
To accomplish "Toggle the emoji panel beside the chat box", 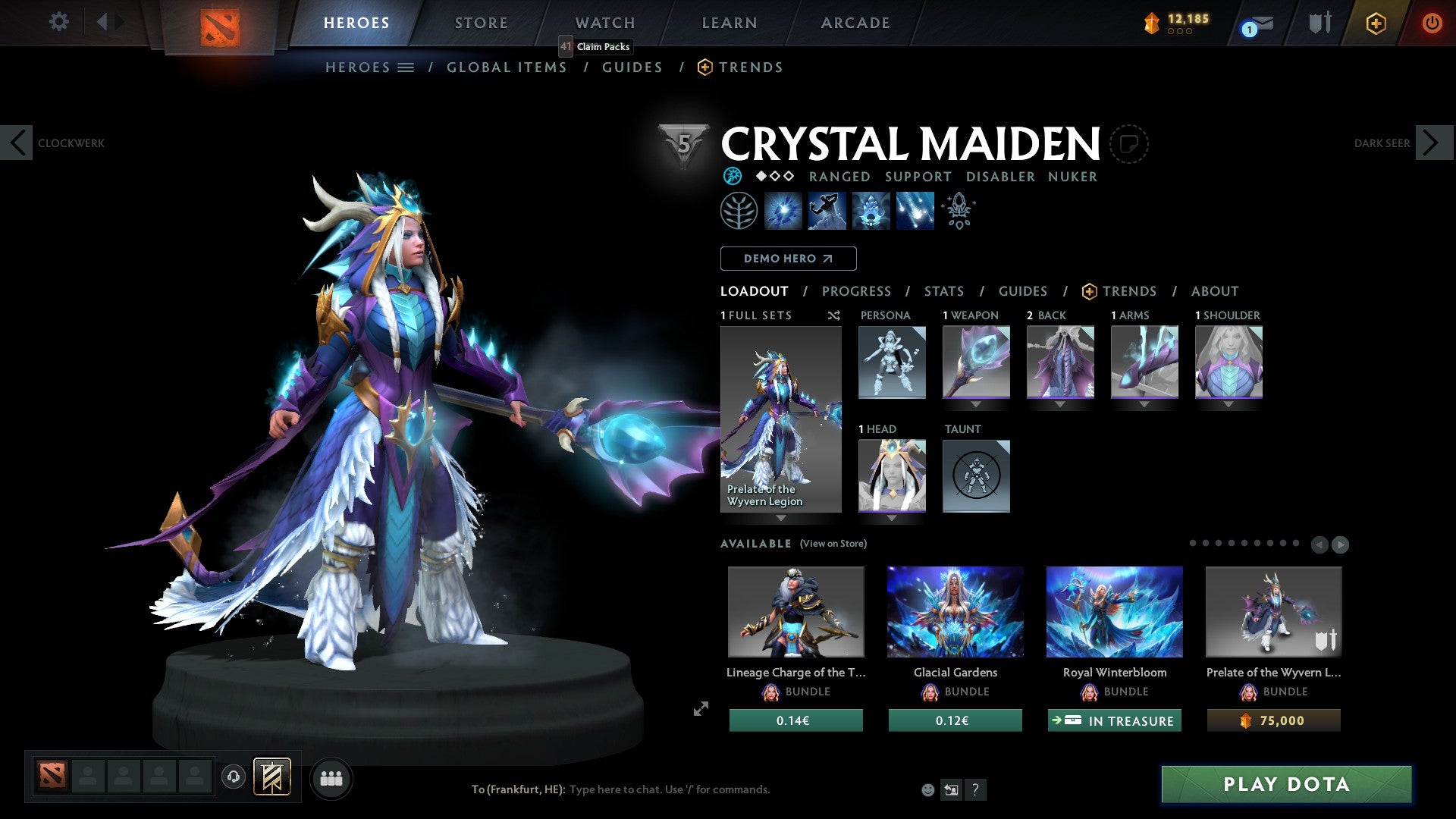I will point(928,789).
